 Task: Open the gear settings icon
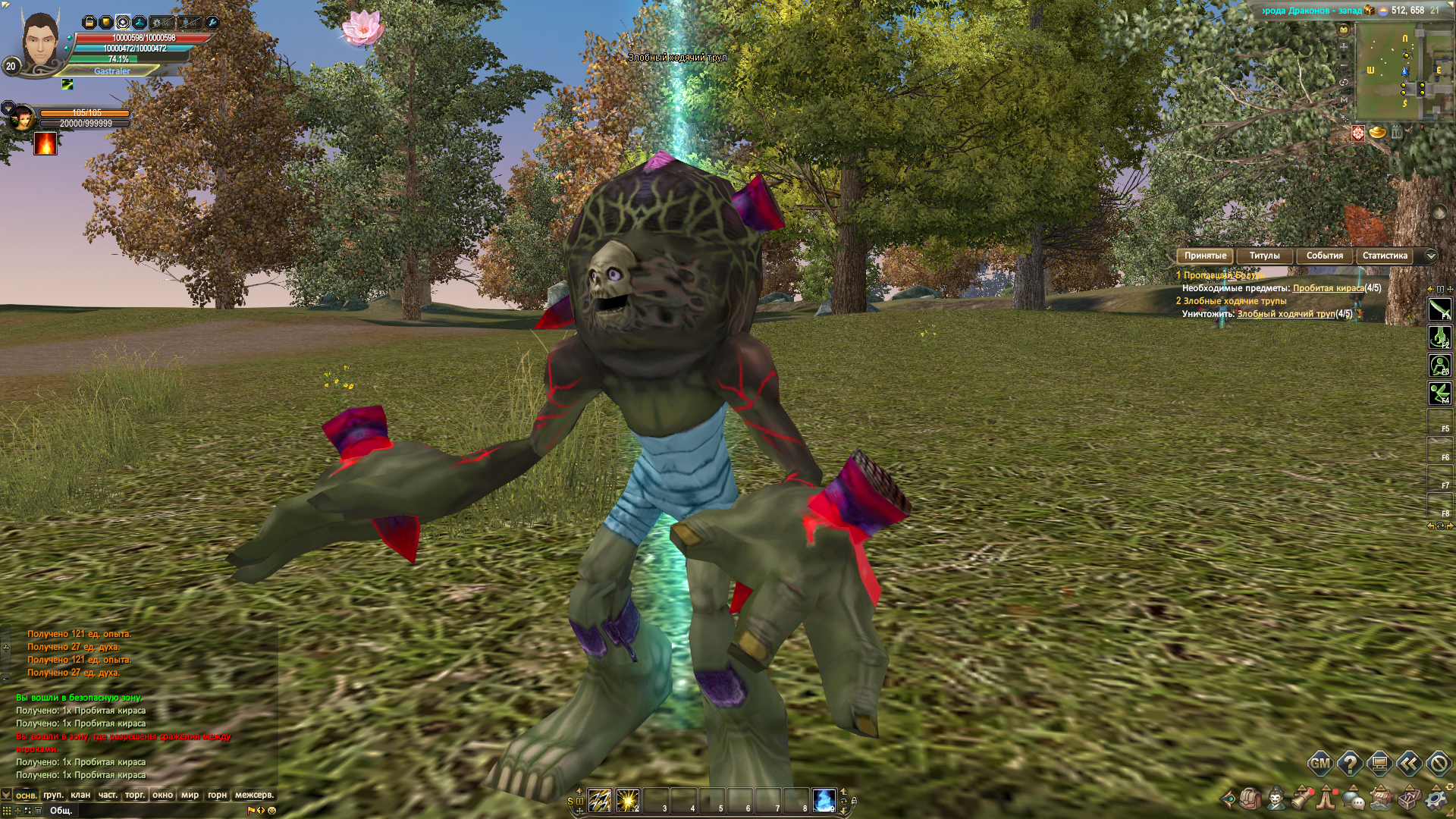(x=1436, y=799)
